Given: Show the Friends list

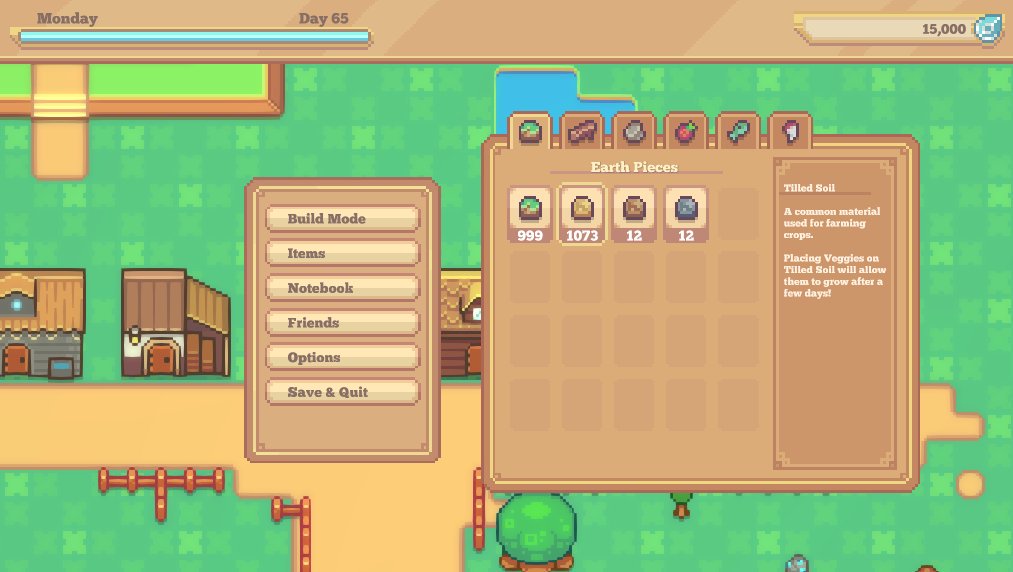Looking at the screenshot, I should pos(342,323).
